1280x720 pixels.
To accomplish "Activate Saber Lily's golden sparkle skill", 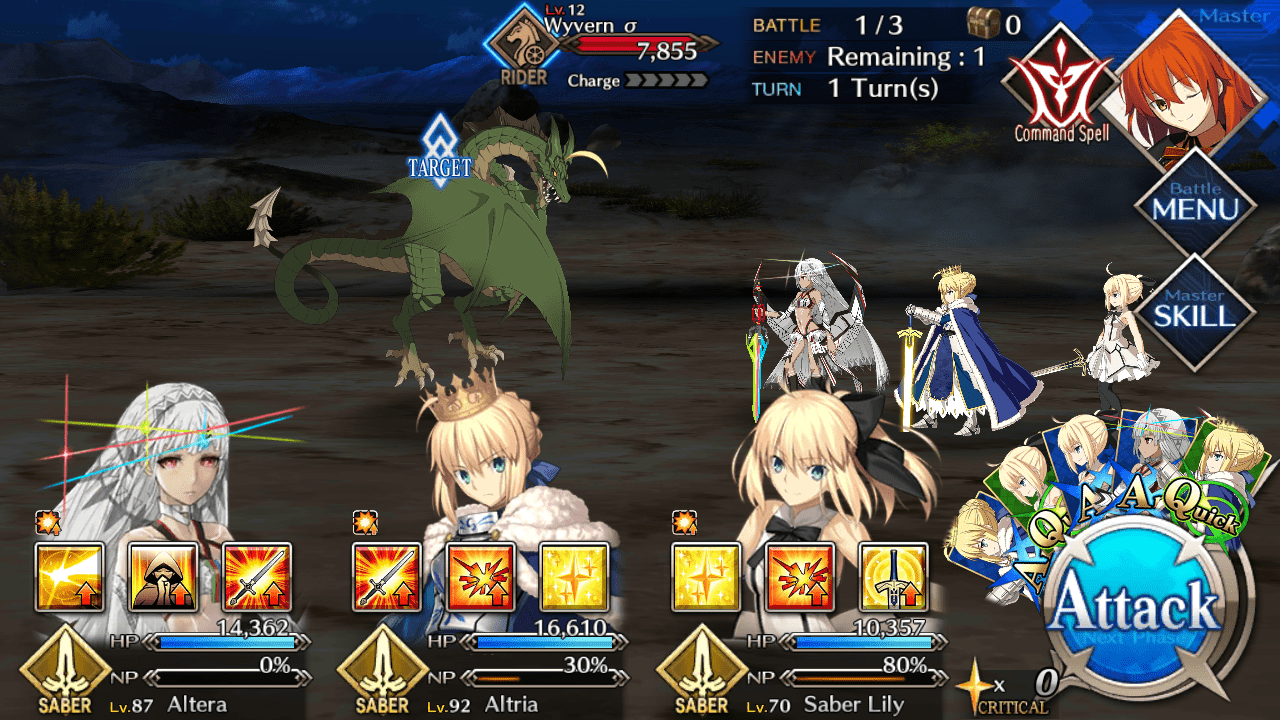I will (707, 577).
